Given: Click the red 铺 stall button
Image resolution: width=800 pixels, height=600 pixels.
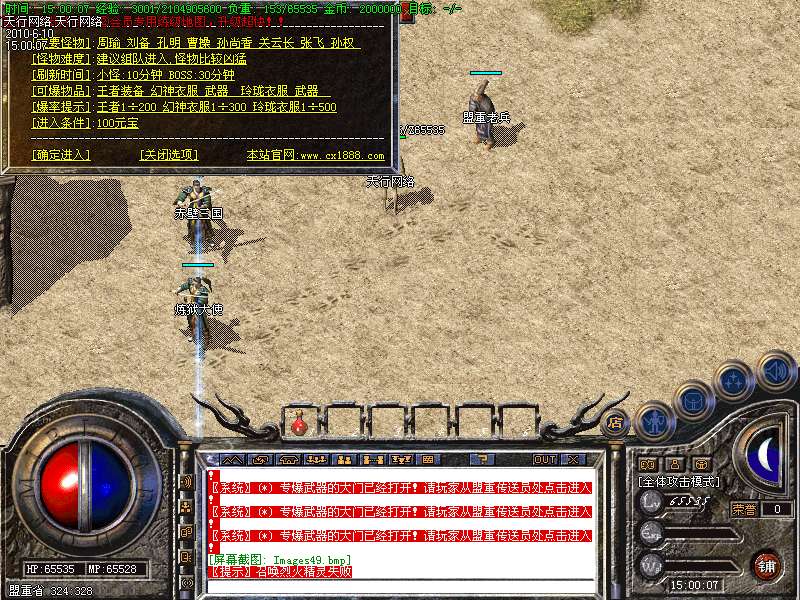Looking at the screenshot, I should [767, 566].
